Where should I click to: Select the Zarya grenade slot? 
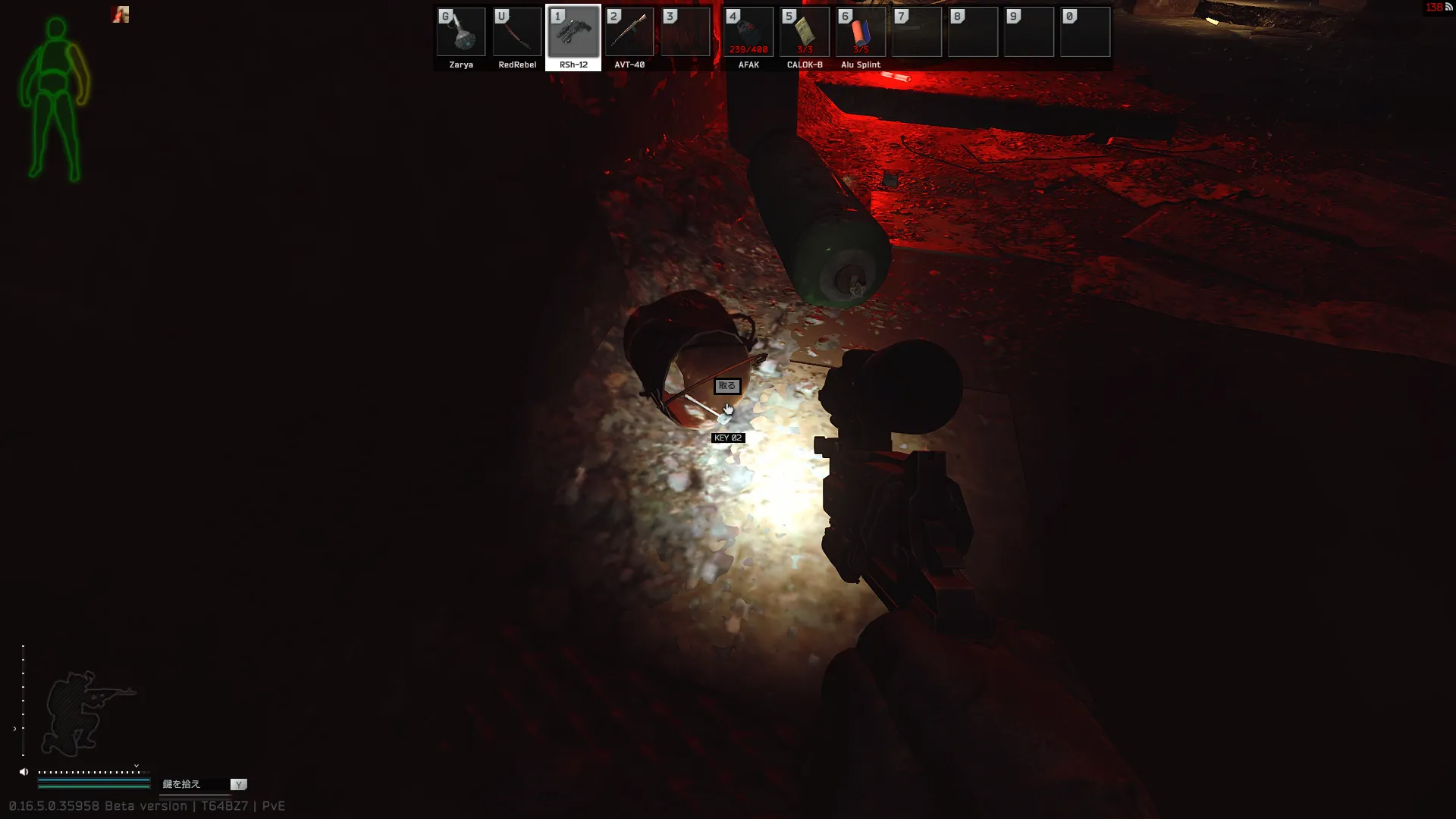point(461,33)
